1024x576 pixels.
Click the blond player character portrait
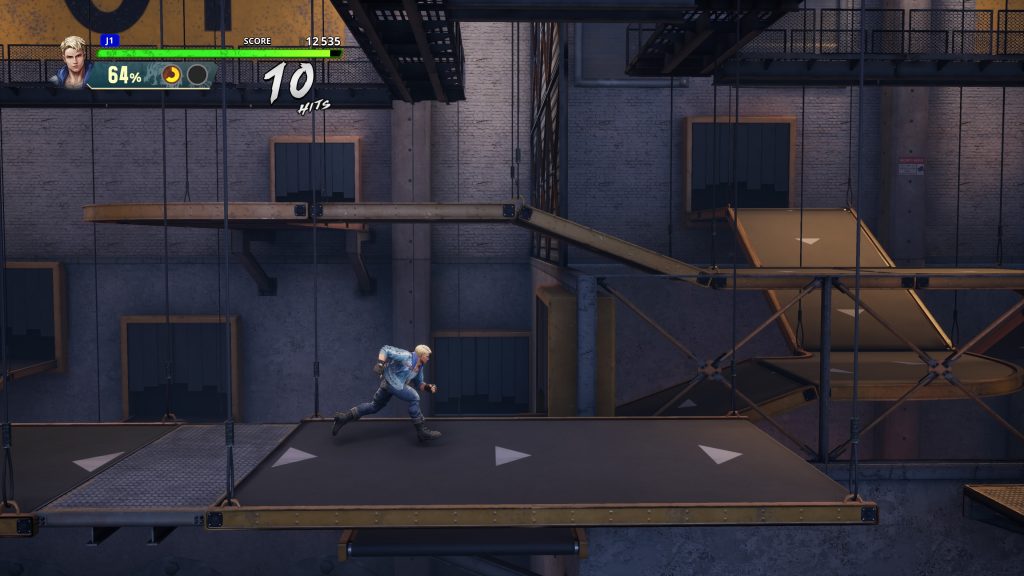pyautogui.click(x=74, y=60)
